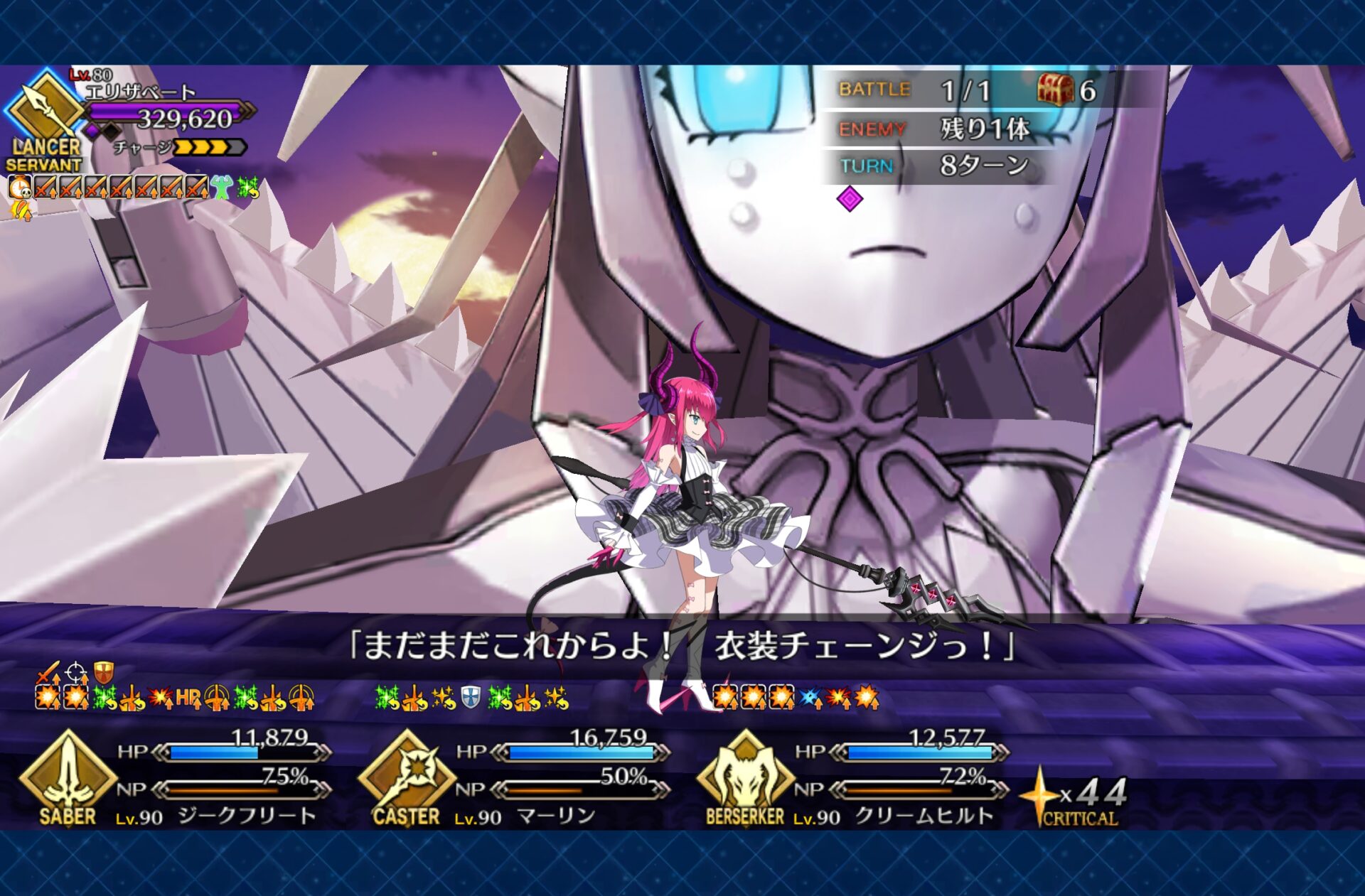Select Kriemhild's Berserker class icon
This screenshot has width=1365, height=896.
click(x=745, y=777)
